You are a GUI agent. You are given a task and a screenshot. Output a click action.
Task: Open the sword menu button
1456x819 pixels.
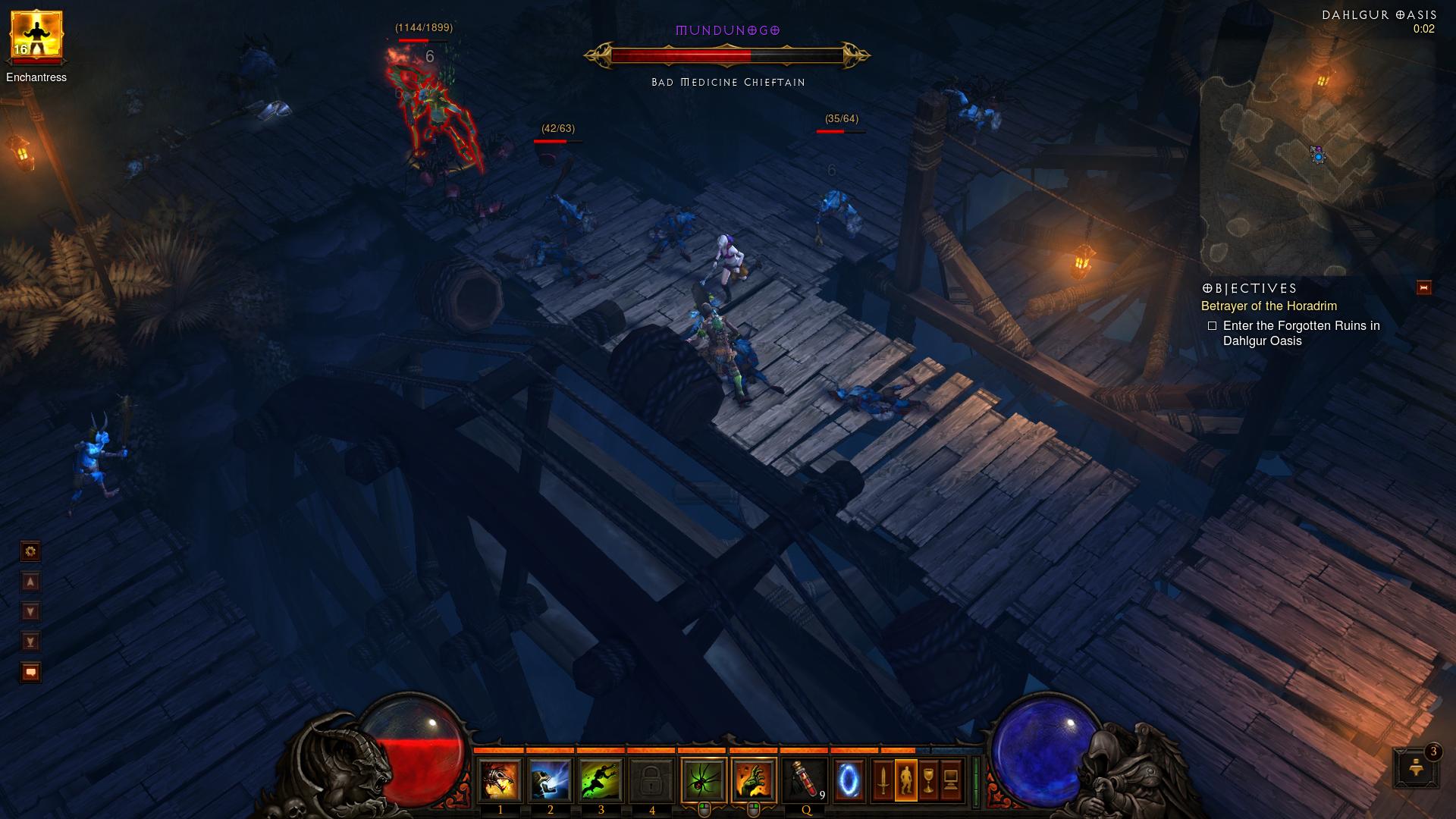[x=883, y=780]
